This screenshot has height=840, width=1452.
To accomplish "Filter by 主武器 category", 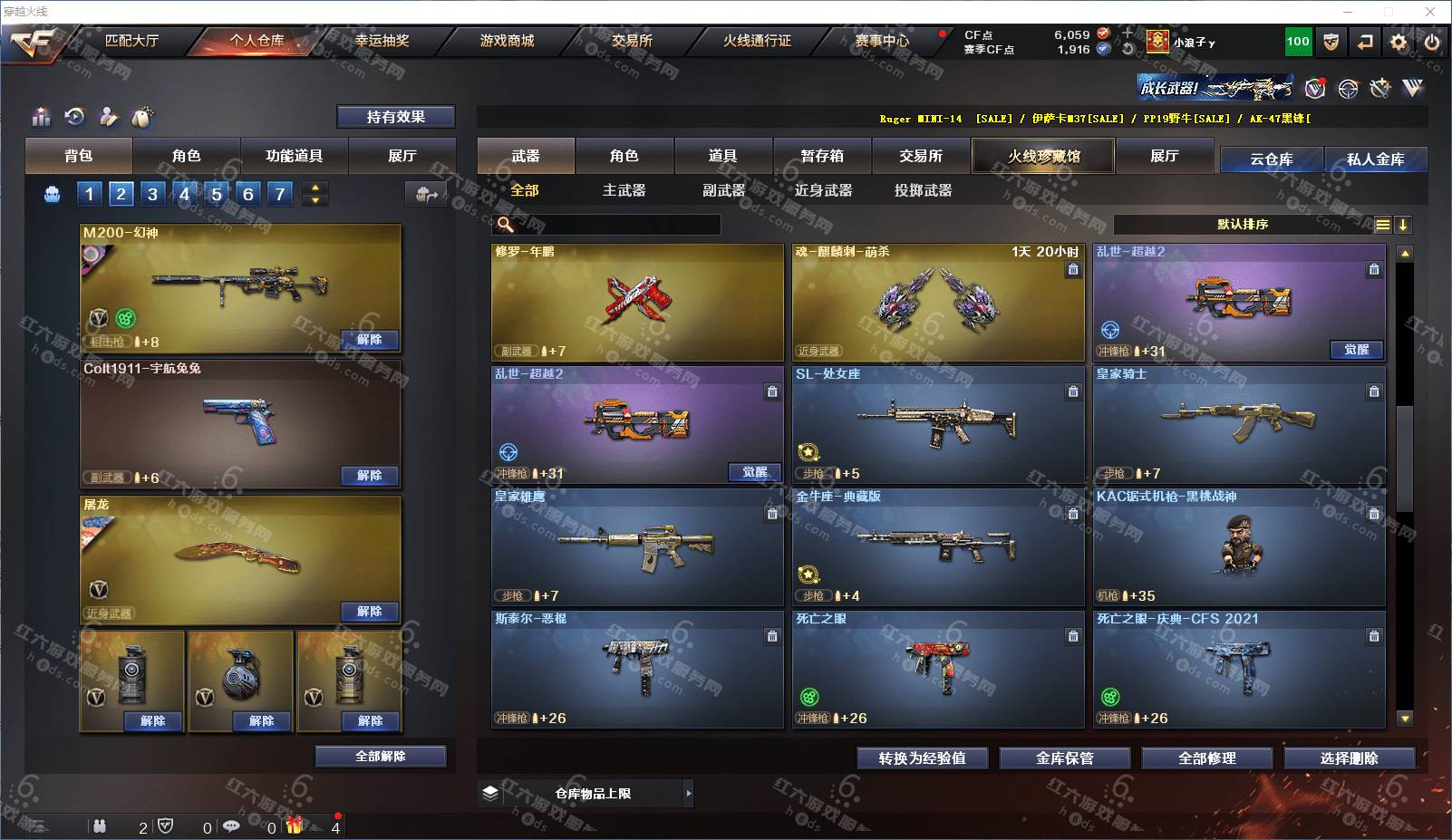I will [x=624, y=190].
